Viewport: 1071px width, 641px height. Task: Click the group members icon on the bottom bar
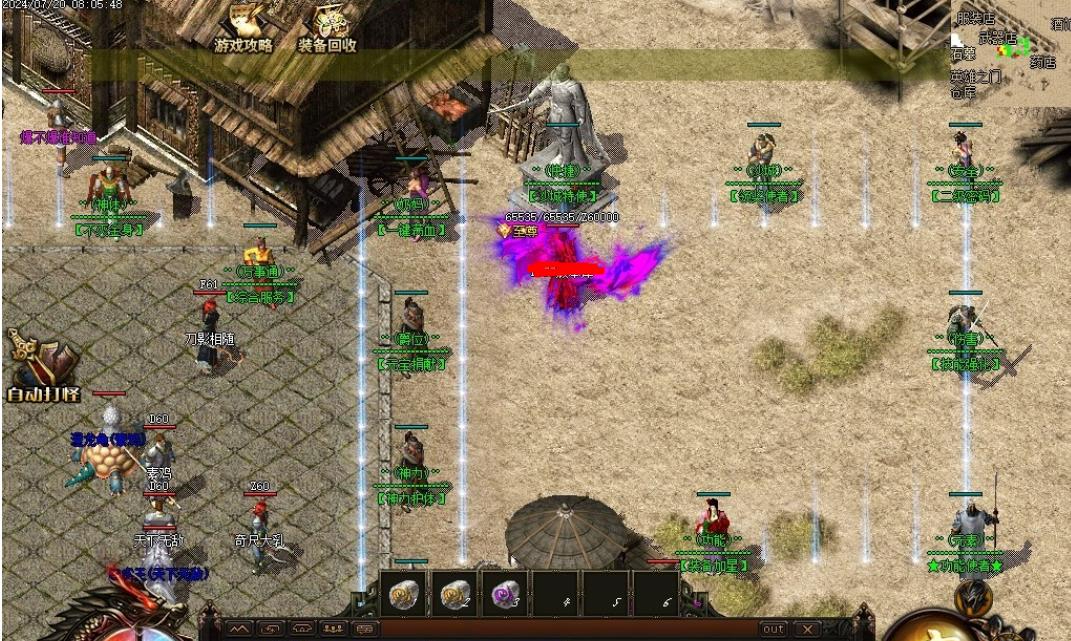(335, 629)
